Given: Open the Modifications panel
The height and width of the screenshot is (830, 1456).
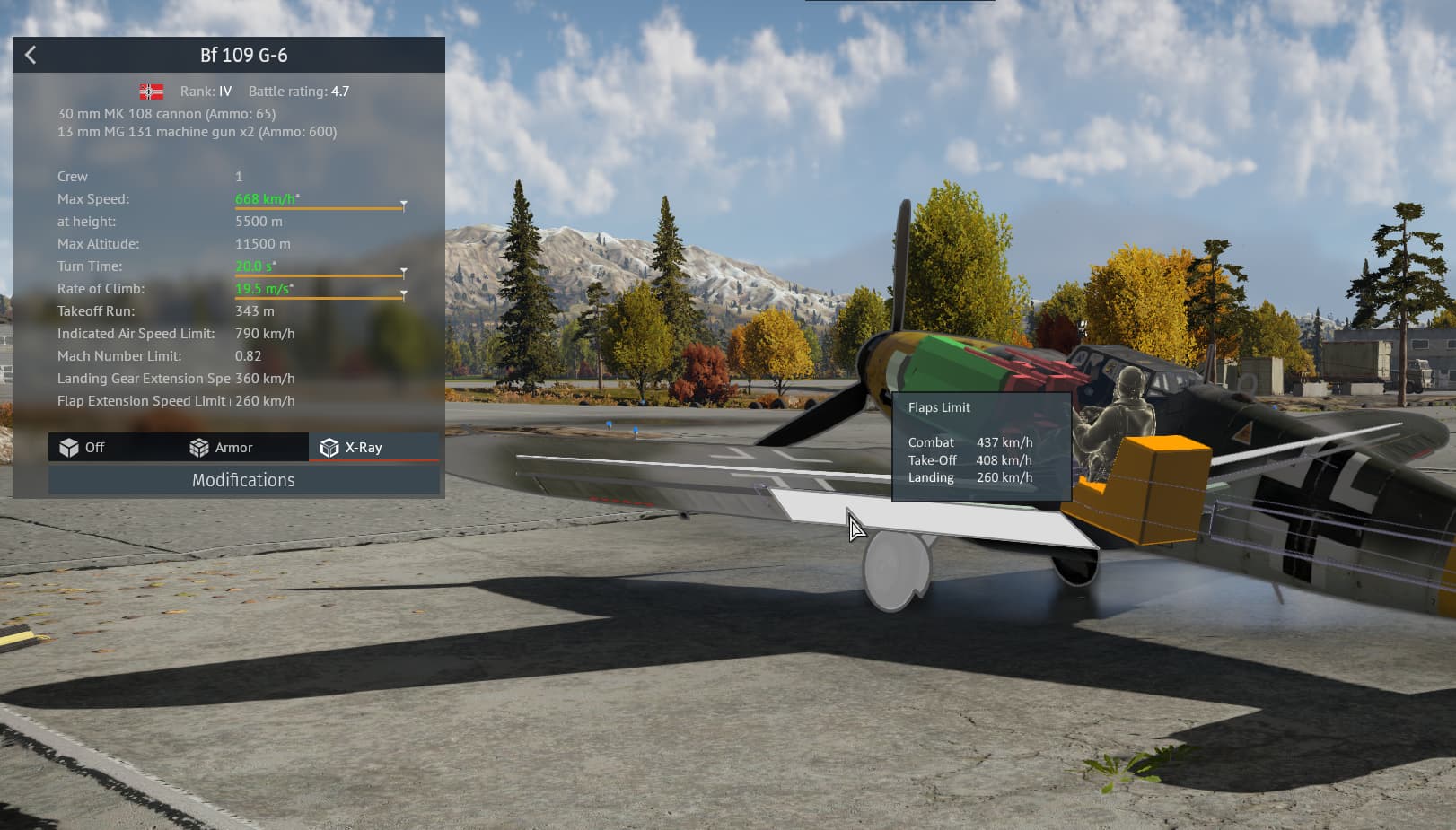Looking at the screenshot, I should tap(243, 480).
